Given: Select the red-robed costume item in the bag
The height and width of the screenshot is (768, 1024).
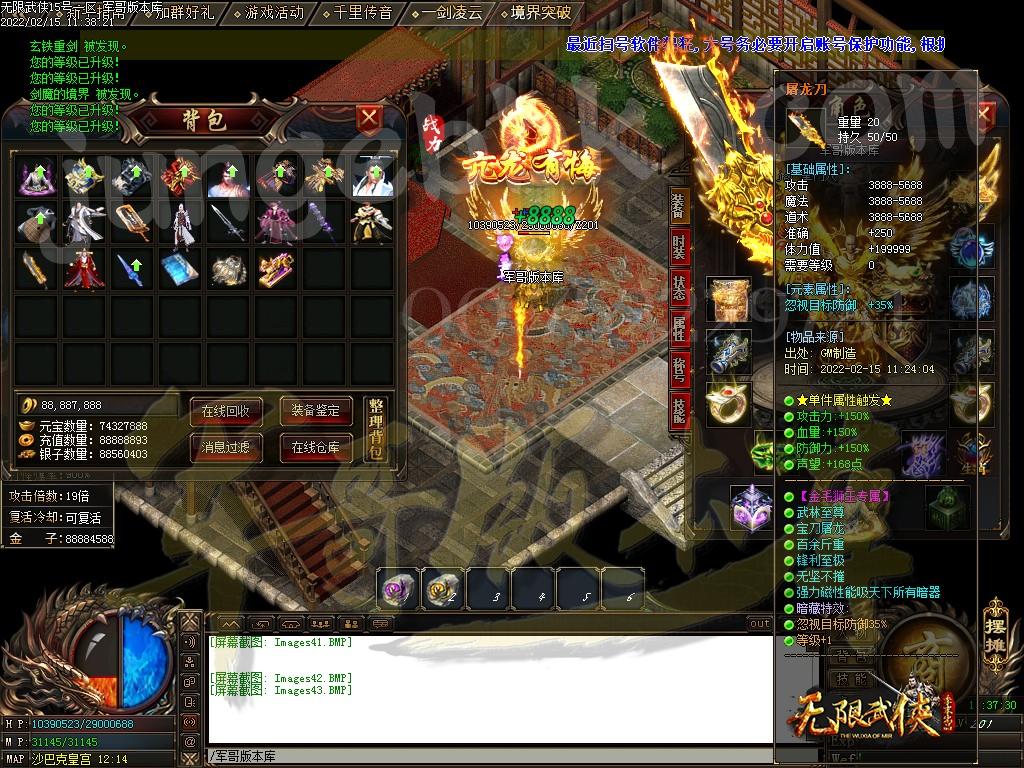Looking at the screenshot, I should tap(84, 270).
